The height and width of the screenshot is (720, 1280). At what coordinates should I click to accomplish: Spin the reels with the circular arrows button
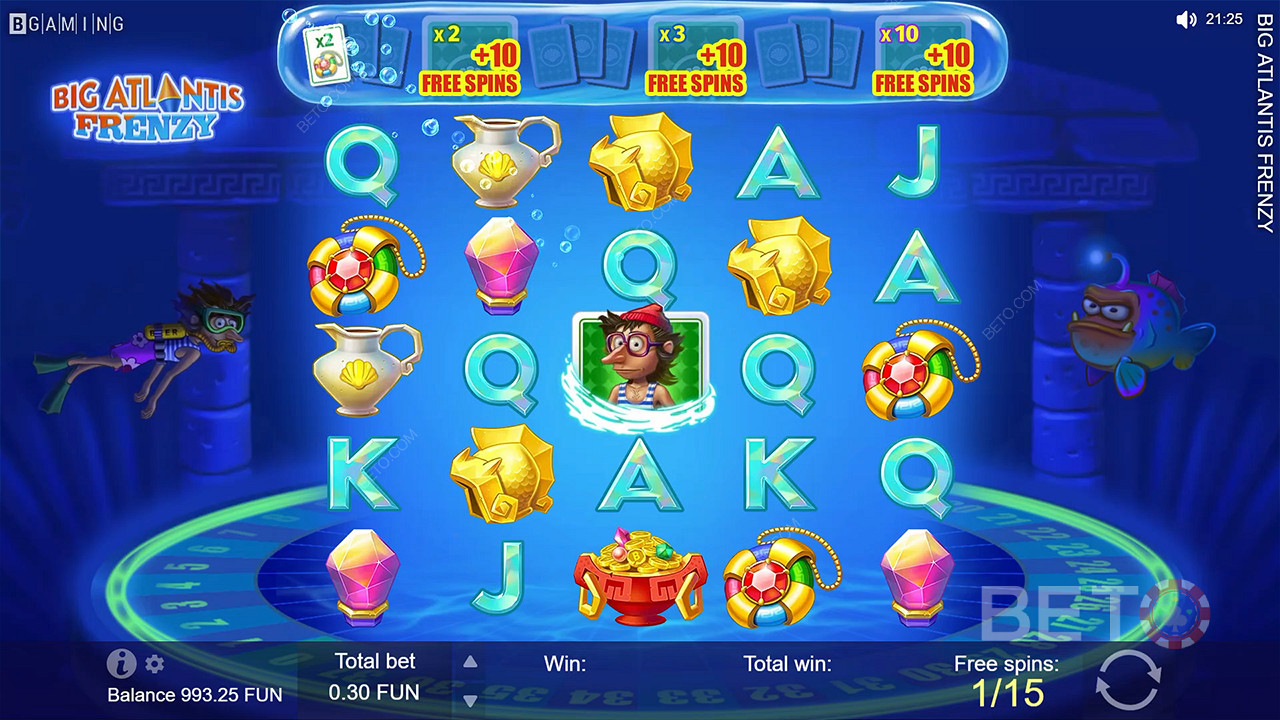coord(1127,682)
